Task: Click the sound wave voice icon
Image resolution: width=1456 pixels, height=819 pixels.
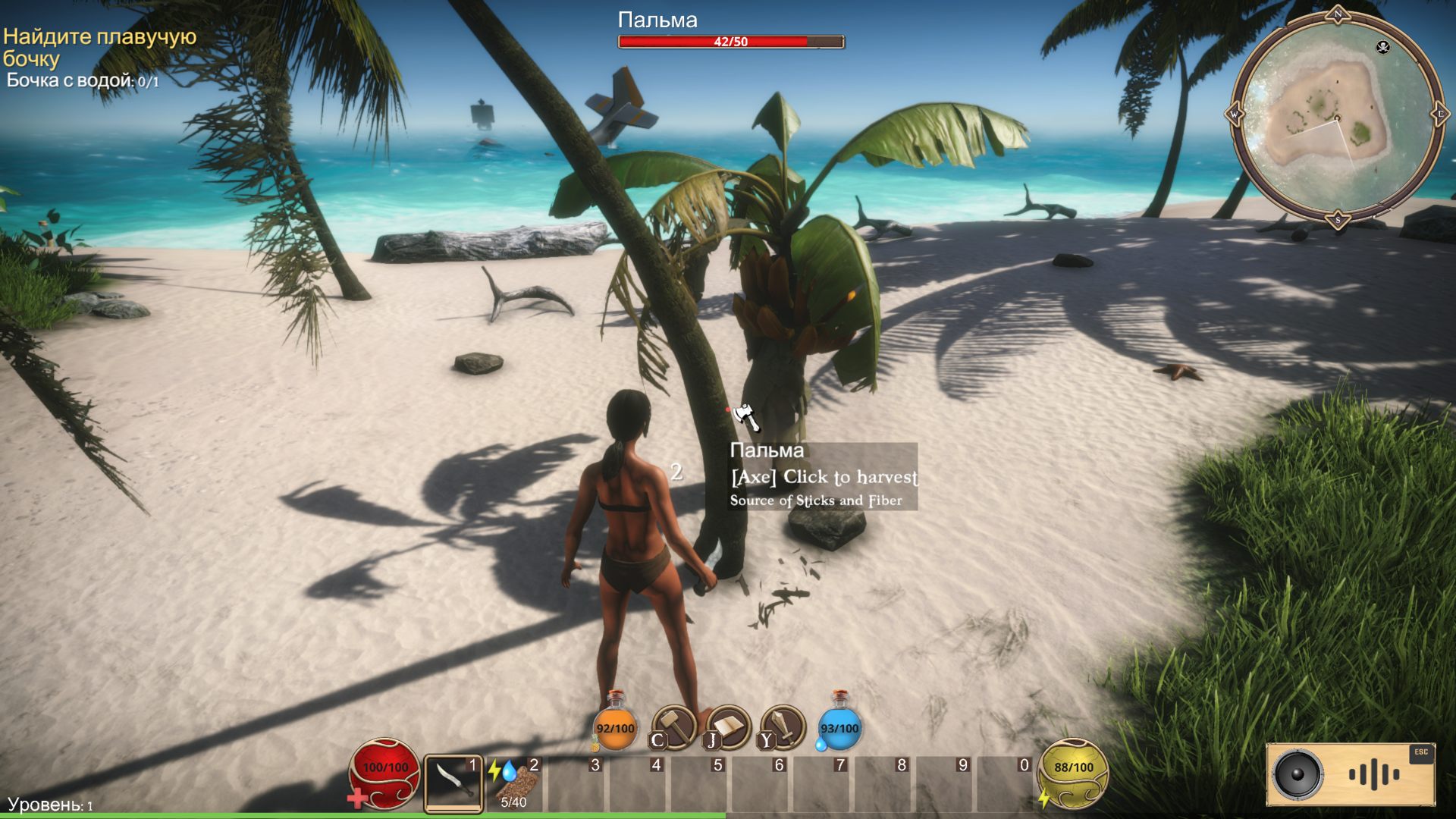Action: (x=1373, y=774)
